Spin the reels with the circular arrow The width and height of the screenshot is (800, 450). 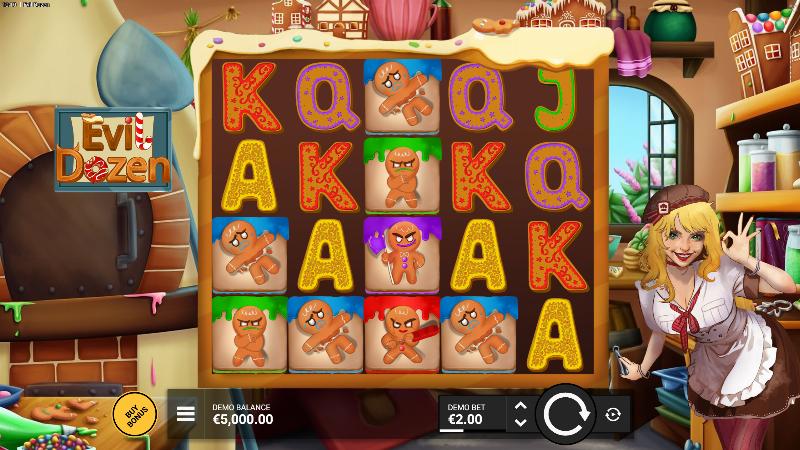coord(565,413)
